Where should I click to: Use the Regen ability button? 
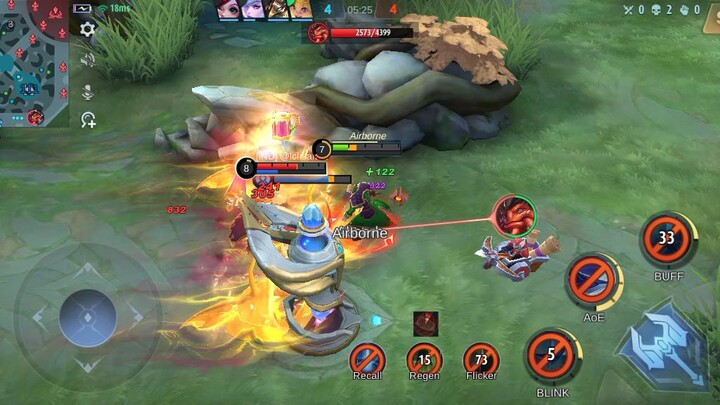[424, 358]
